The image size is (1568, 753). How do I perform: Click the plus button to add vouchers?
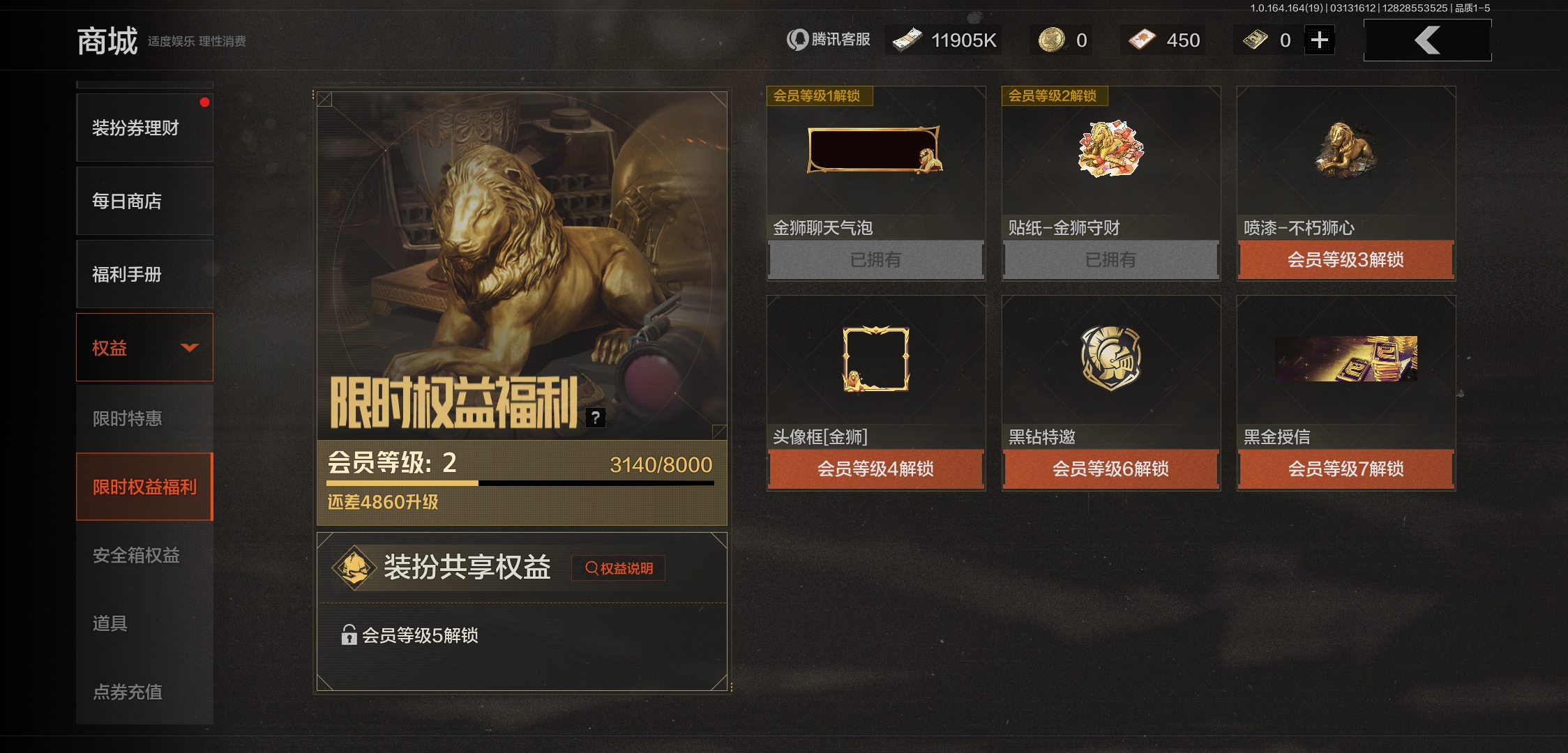coord(1319,40)
